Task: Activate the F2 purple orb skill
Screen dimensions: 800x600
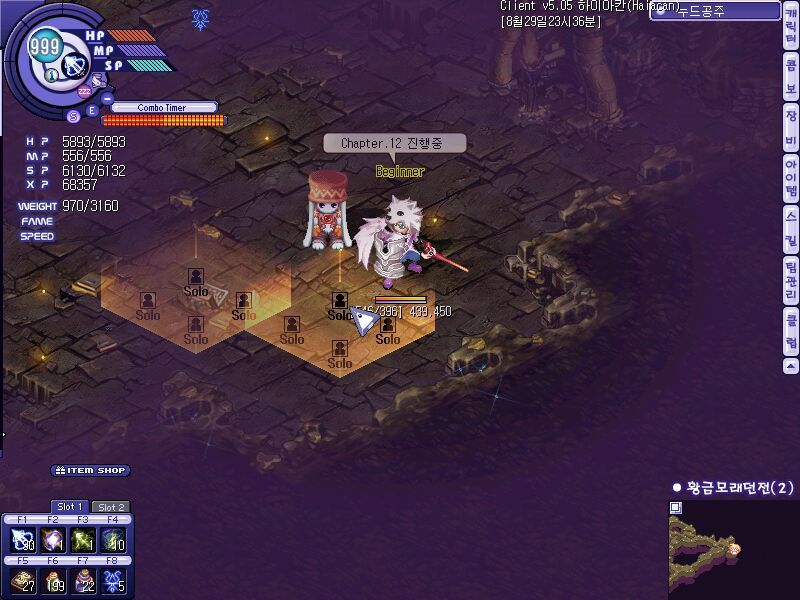Action: (x=53, y=540)
